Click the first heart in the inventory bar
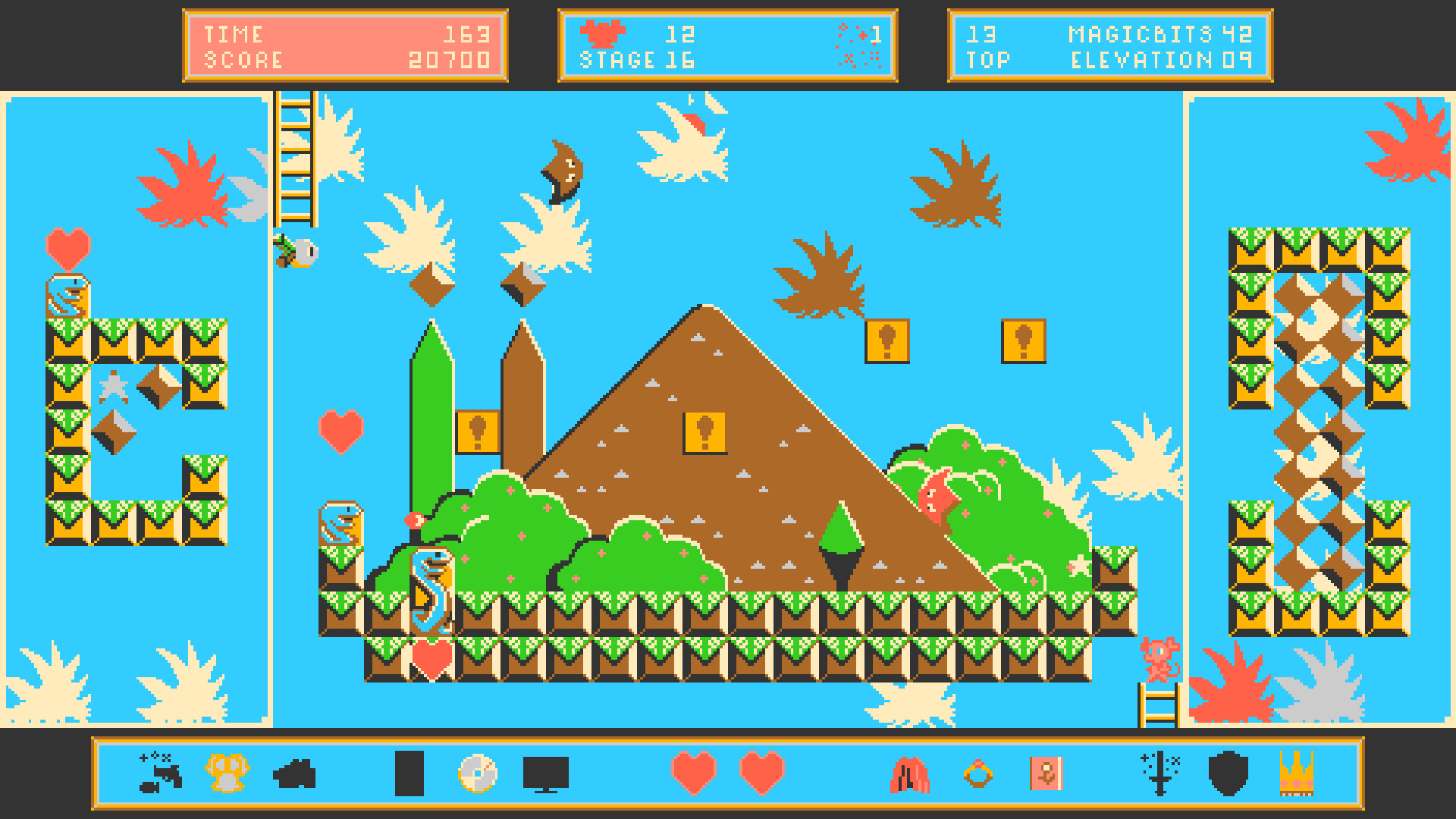The height and width of the screenshot is (819, 1456). tap(694, 775)
